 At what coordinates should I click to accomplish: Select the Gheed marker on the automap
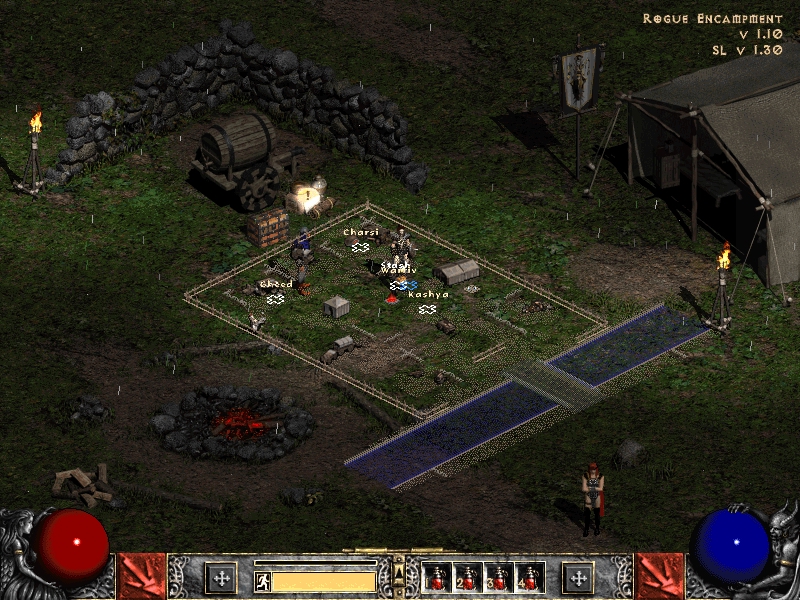[275, 298]
